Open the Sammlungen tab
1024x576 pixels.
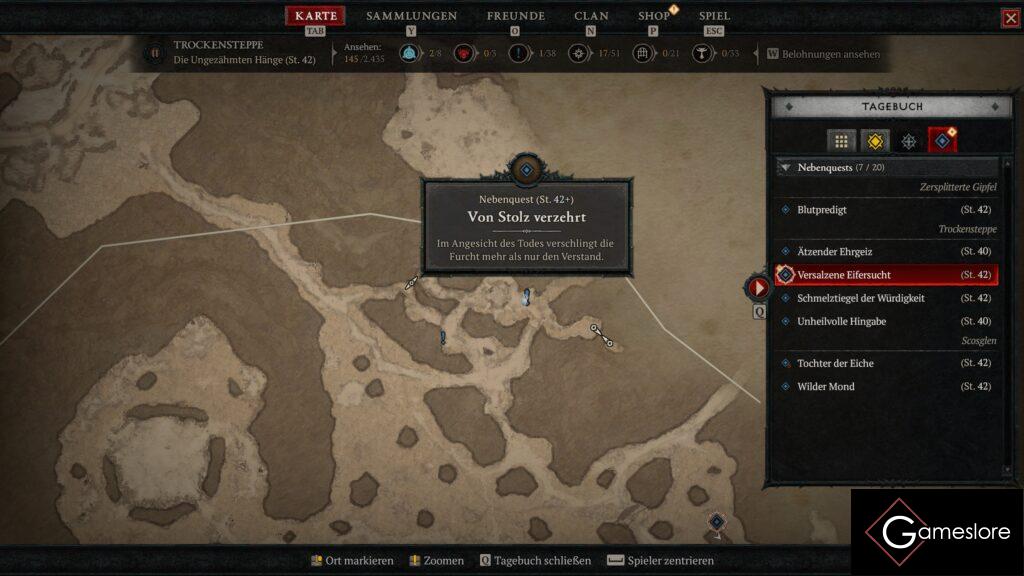tap(411, 16)
